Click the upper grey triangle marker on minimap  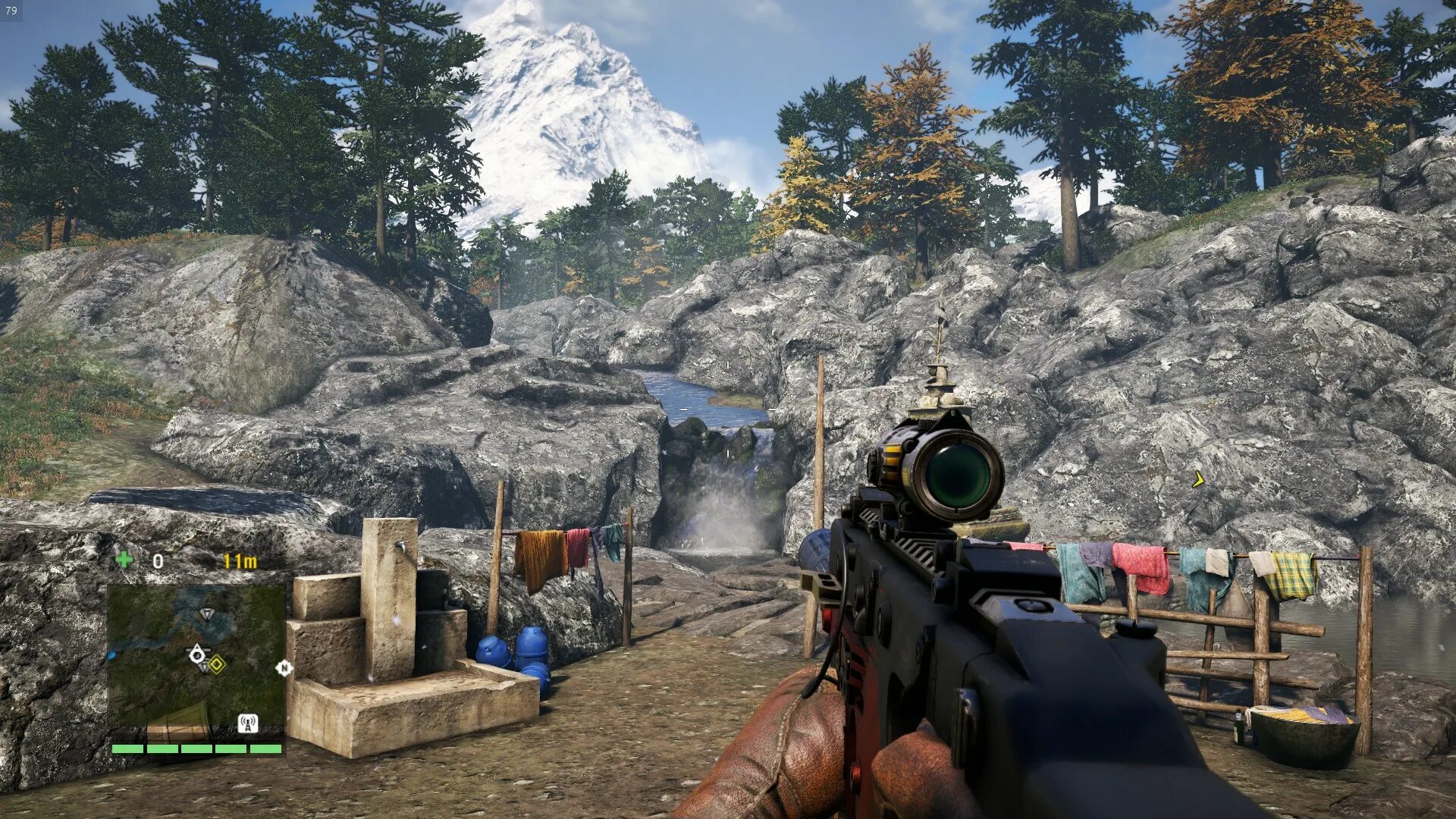[x=206, y=613]
